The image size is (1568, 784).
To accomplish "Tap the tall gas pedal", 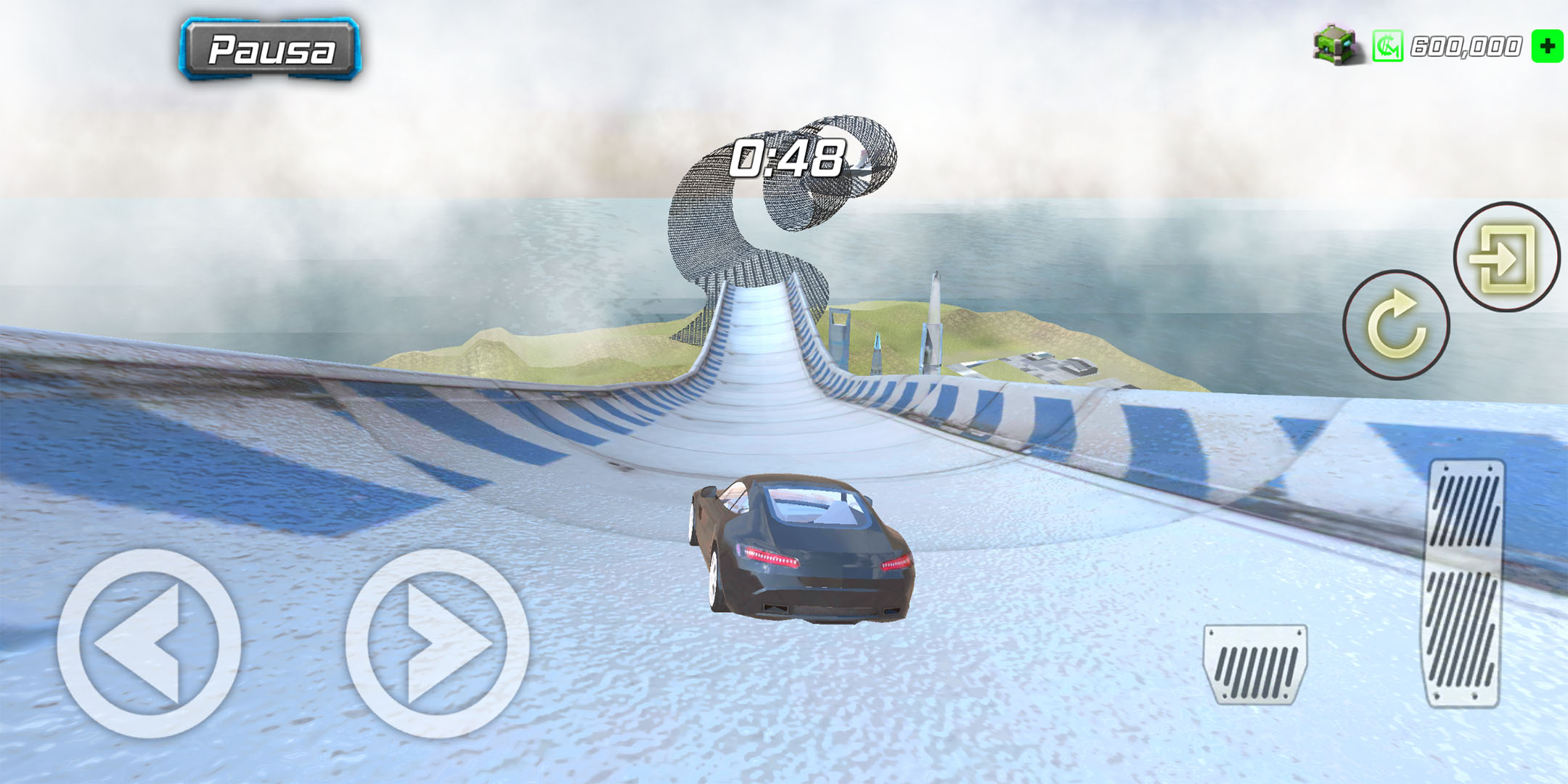I will click(x=1464, y=583).
